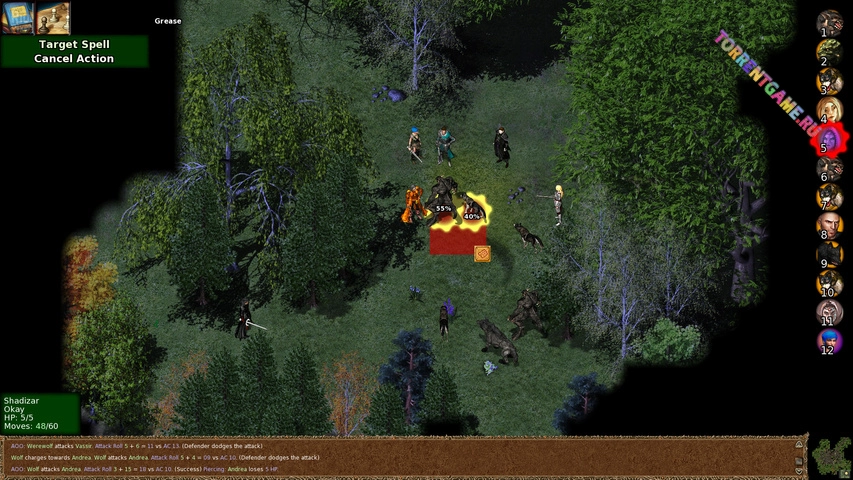Click the chess pawns tactics icon
This screenshot has width=853, height=480.
point(53,18)
